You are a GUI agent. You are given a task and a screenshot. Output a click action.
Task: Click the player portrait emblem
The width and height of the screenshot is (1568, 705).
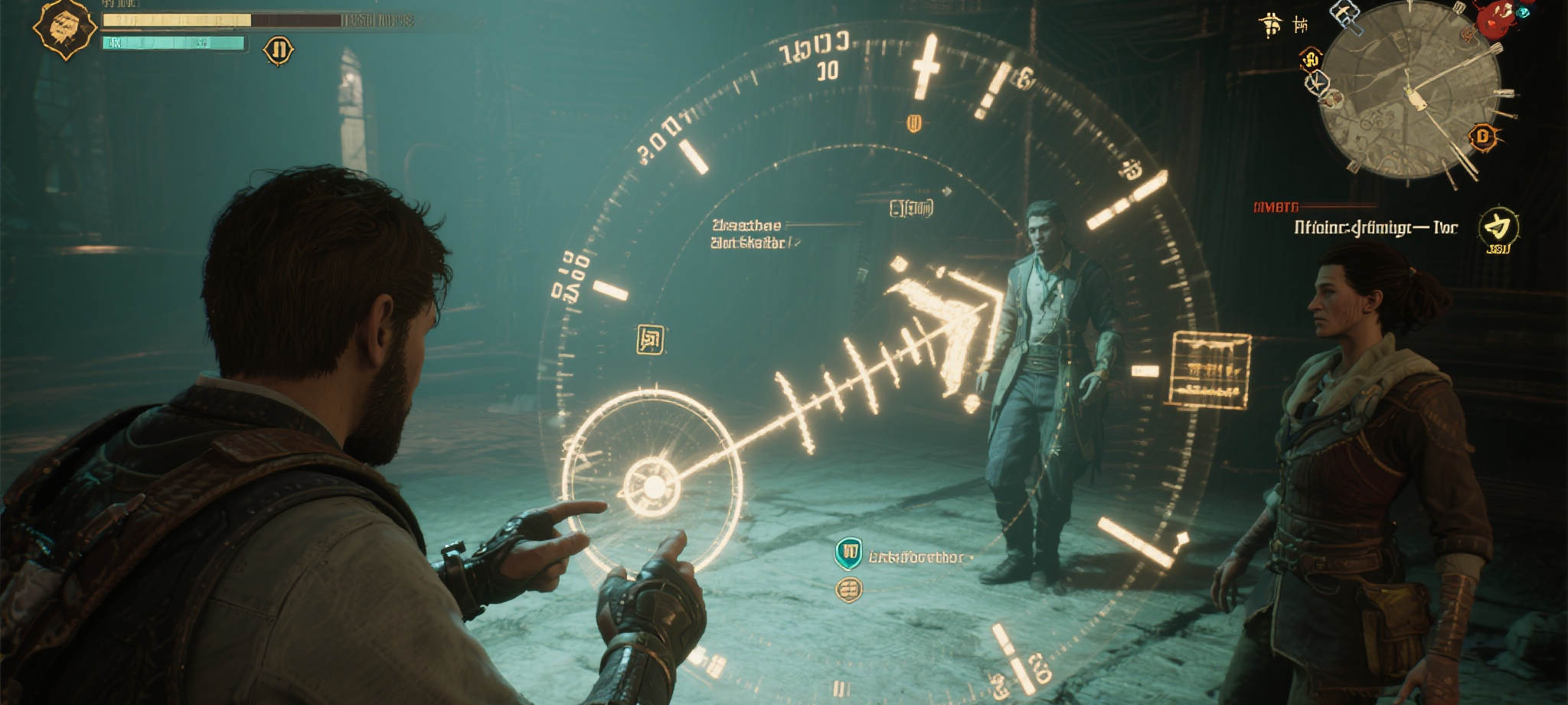(x=64, y=28)
